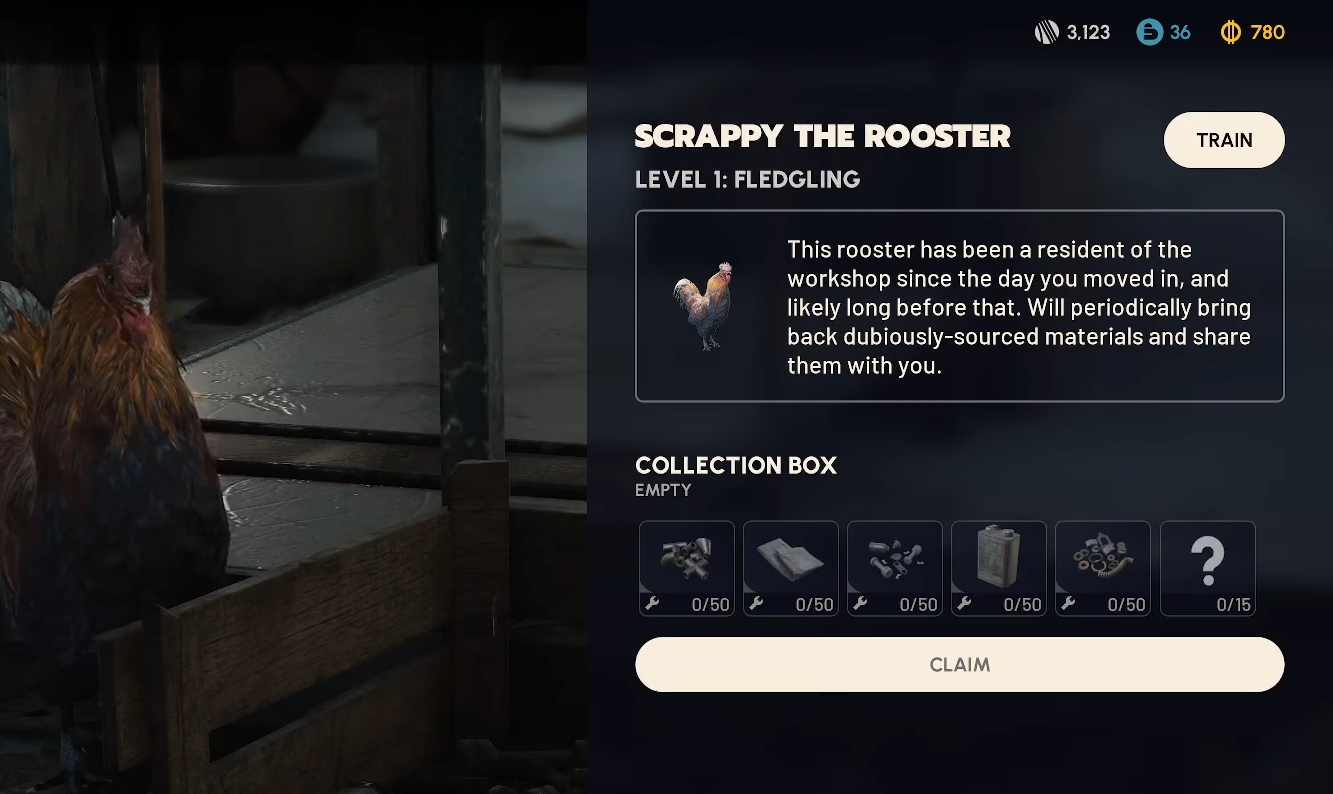Pick the rubber rings and washers slot

(x=1103, y=568)
